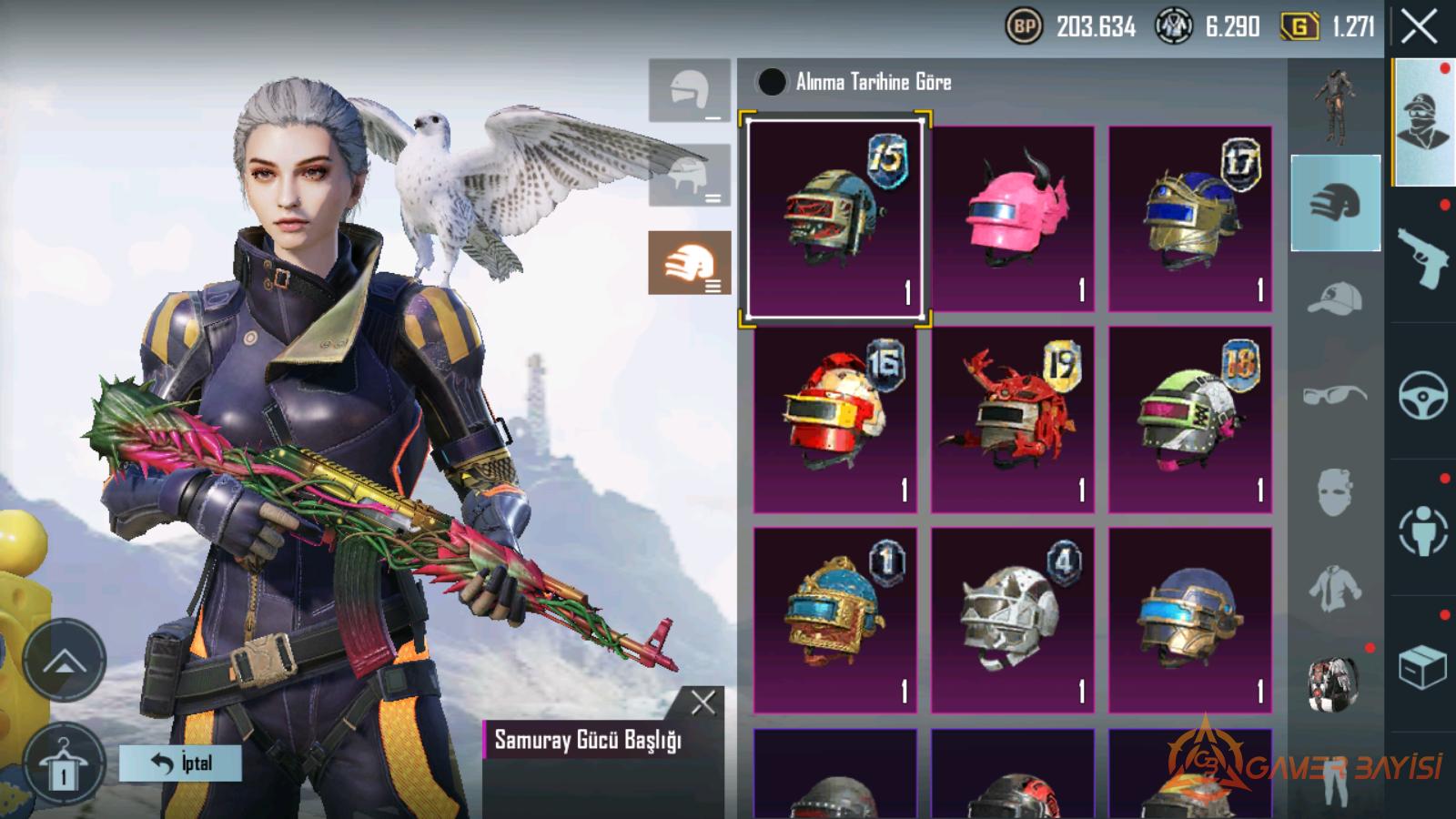The height and width of the screenshot is (819, 1456).
Task: Select the level 15 samurai helmet
Action: coord(834,218)
